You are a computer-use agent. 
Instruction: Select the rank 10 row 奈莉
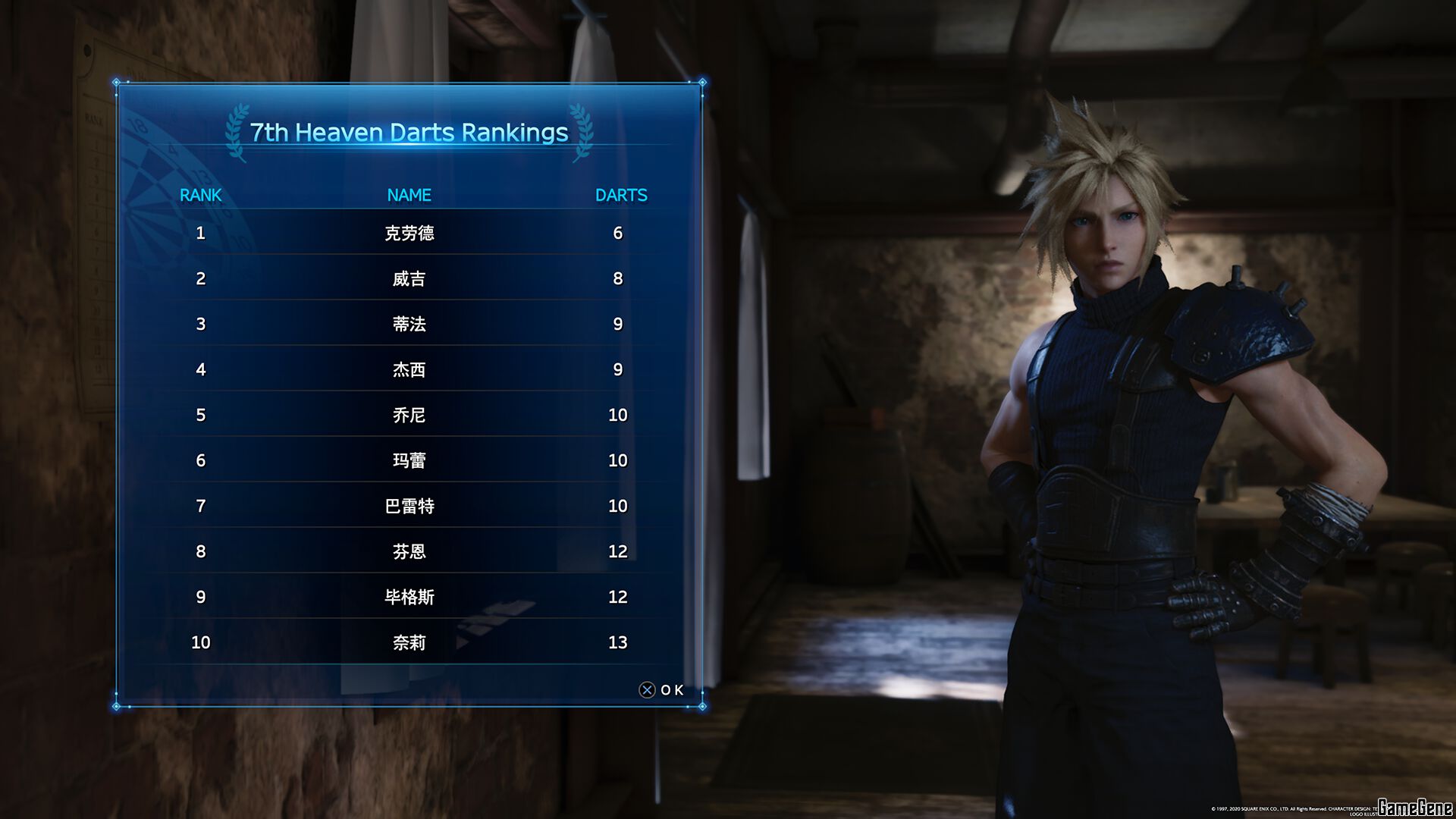[409, 642]
